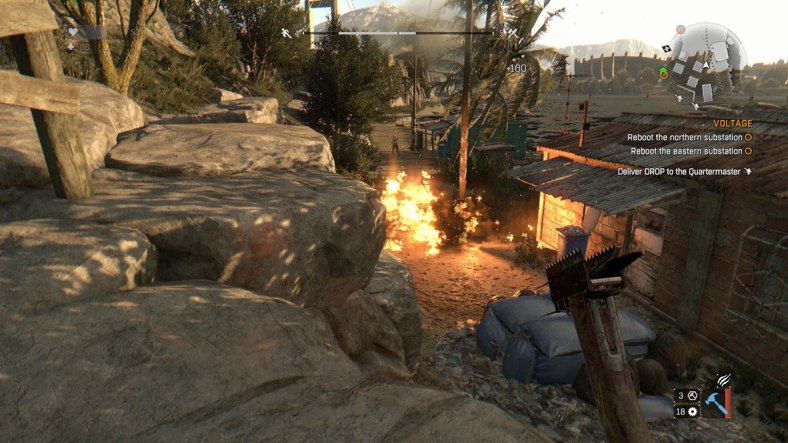The height and width of the screenshot is (443, 788).
Task: Select the gear-icon item slot showing 18
Action: 686,411
